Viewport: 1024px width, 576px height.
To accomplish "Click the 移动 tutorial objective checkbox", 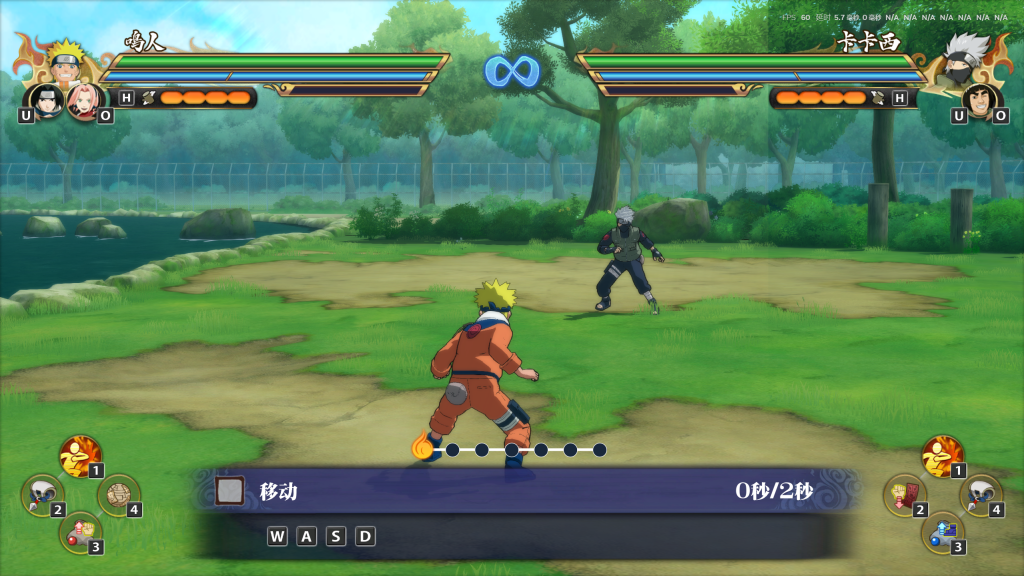I will (230, 491).
